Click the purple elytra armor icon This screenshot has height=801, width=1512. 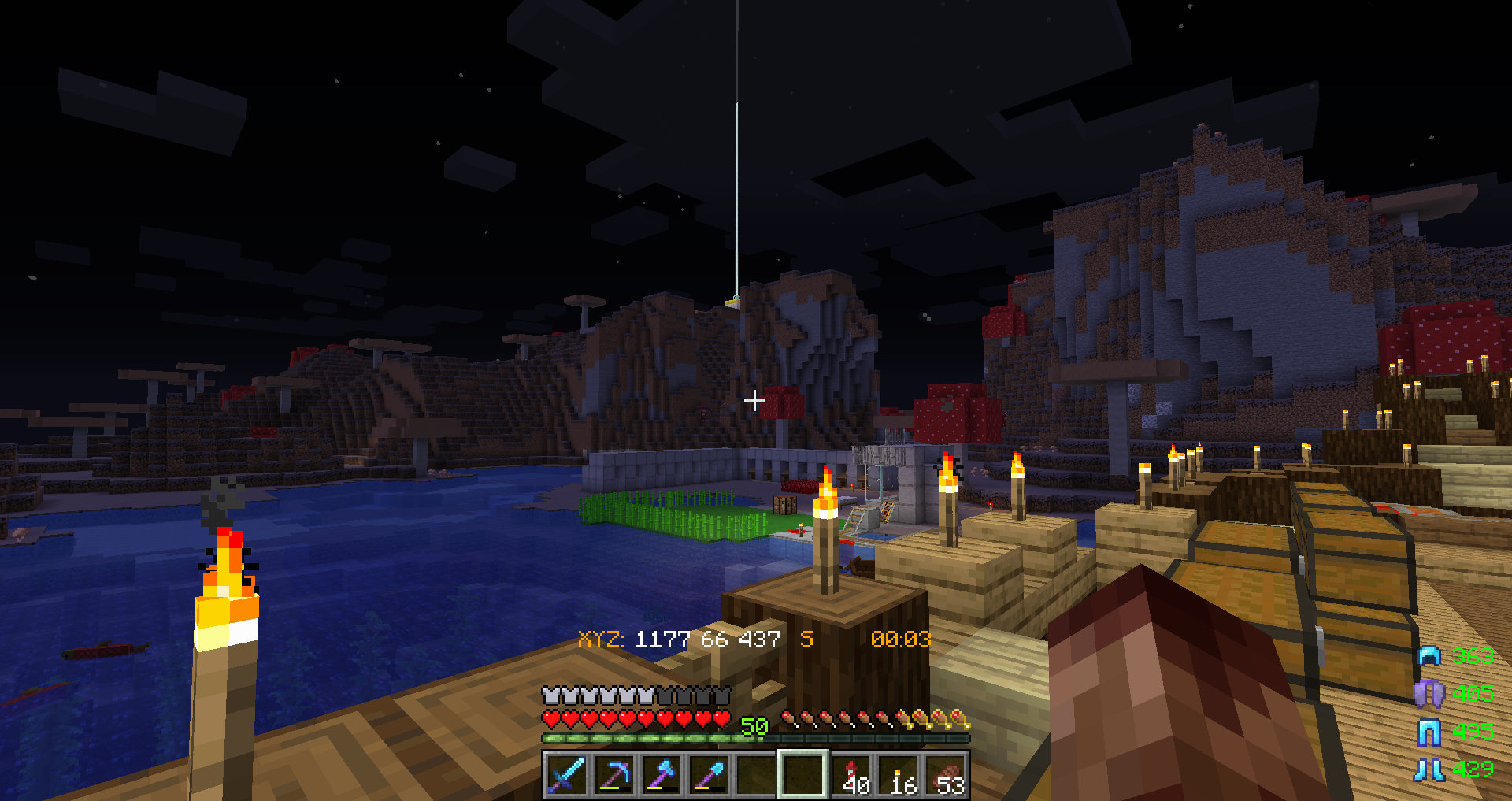tap(1429, 693)
